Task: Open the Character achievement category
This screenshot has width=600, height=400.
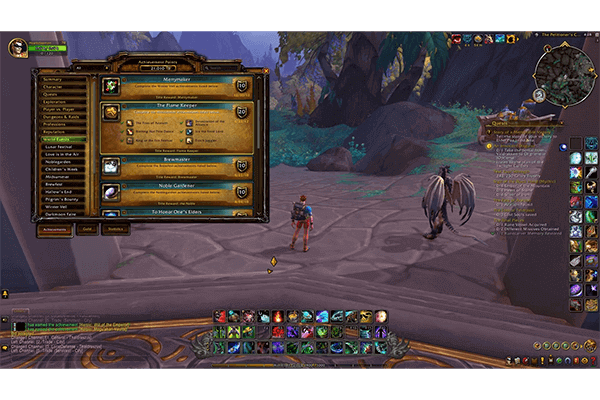Action: click(60, 87)
